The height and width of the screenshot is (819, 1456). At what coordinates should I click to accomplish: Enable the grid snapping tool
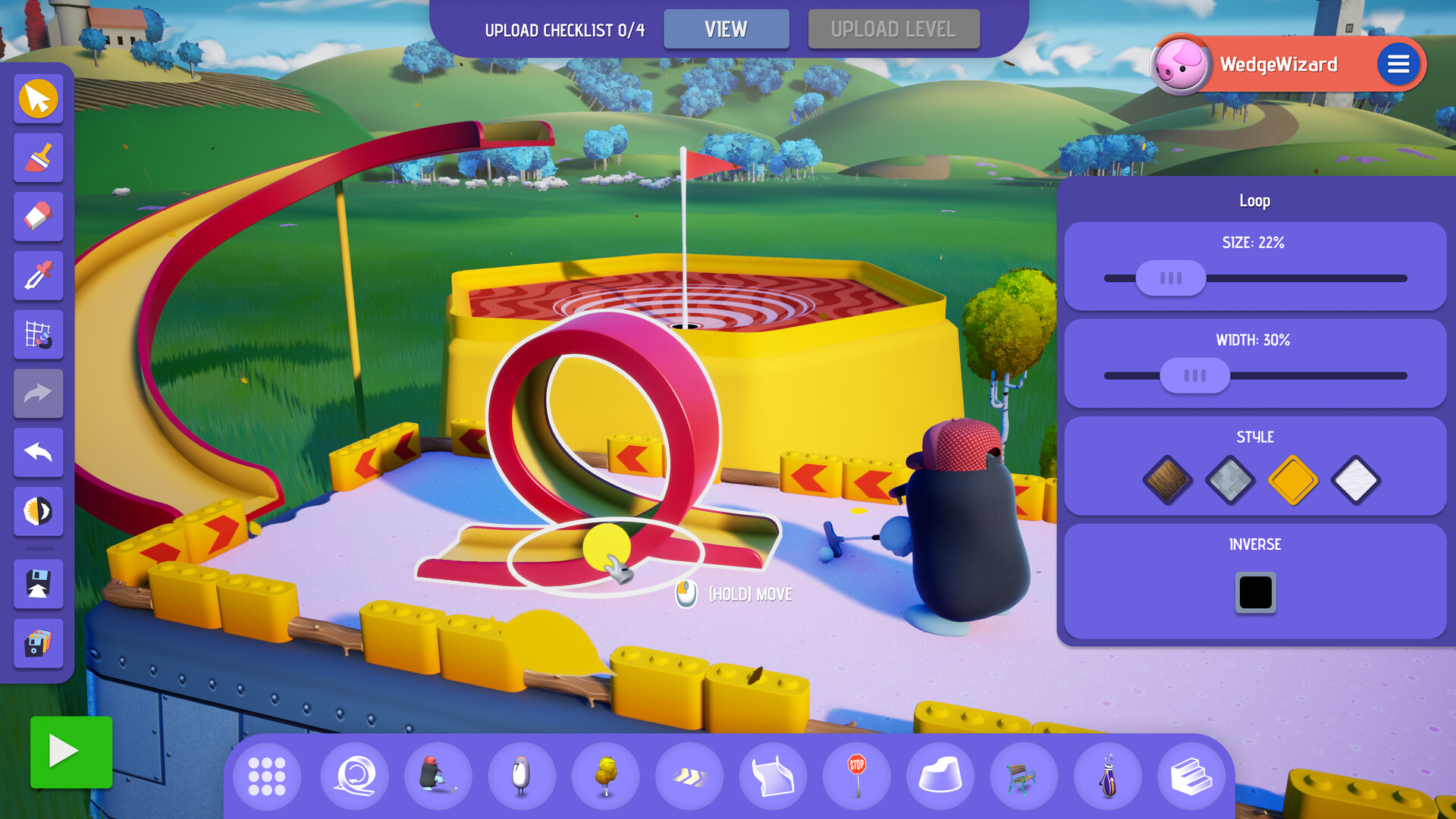click(38, 336)
